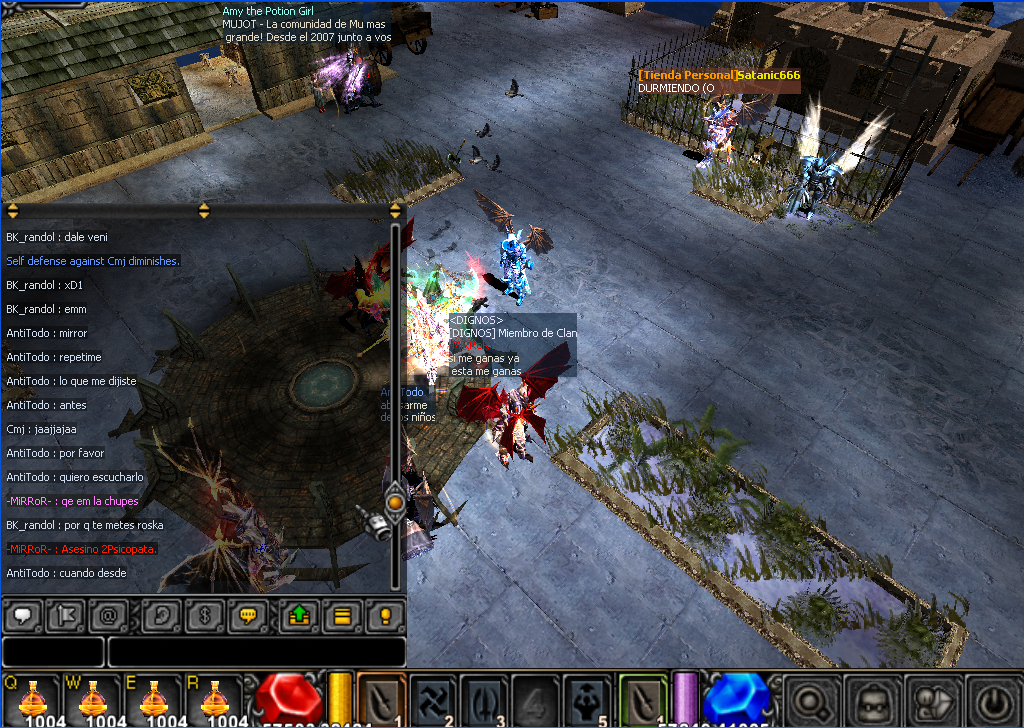Click the green arrow chat button

tap(298, 616)
